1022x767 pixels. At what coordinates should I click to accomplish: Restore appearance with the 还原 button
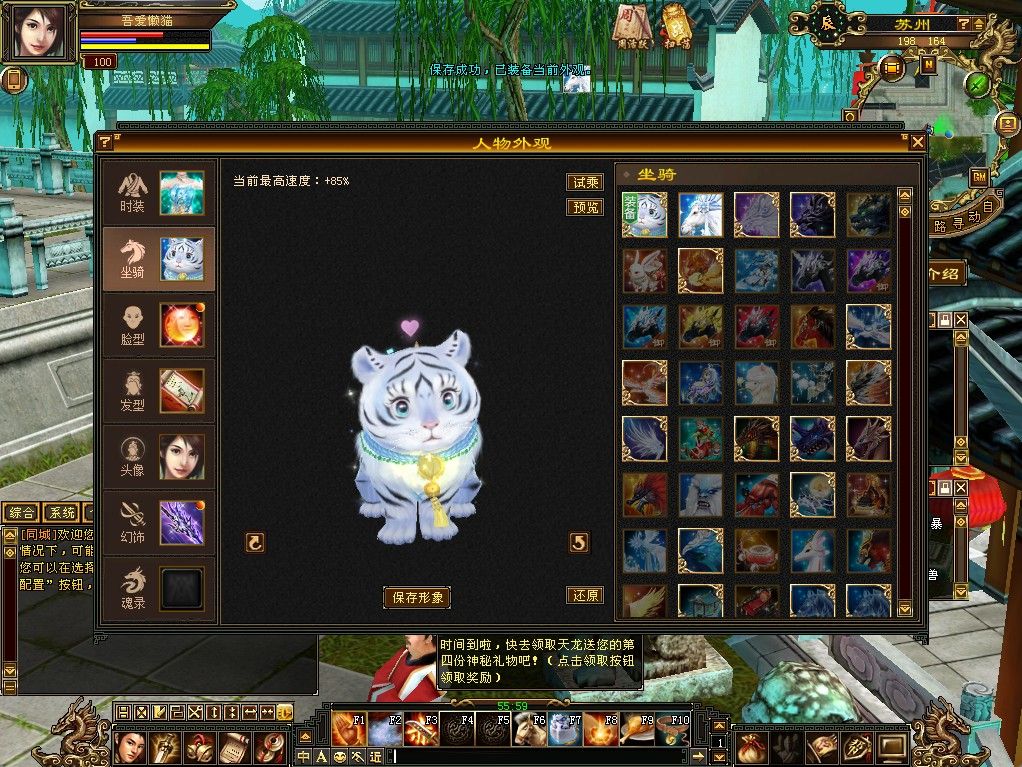[585, 595]
